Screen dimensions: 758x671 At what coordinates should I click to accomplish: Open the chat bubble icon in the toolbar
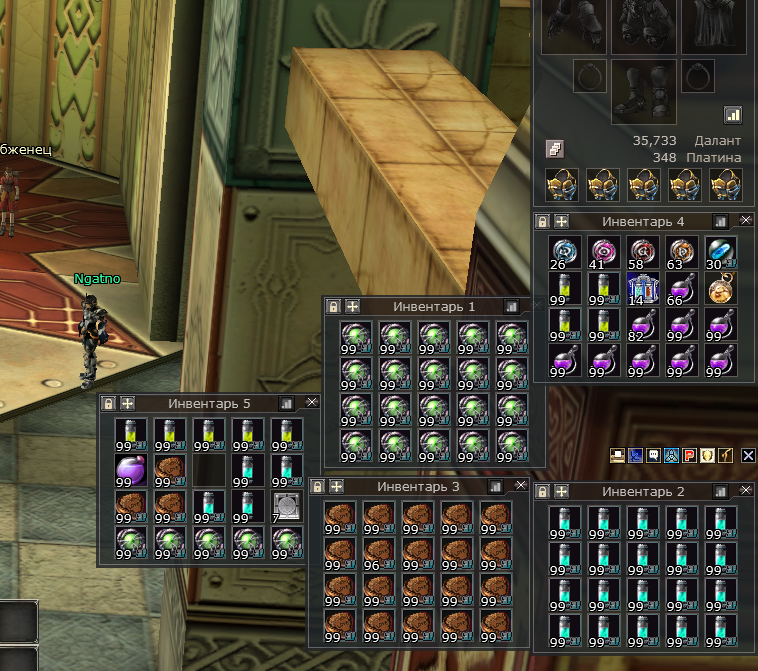653,455
